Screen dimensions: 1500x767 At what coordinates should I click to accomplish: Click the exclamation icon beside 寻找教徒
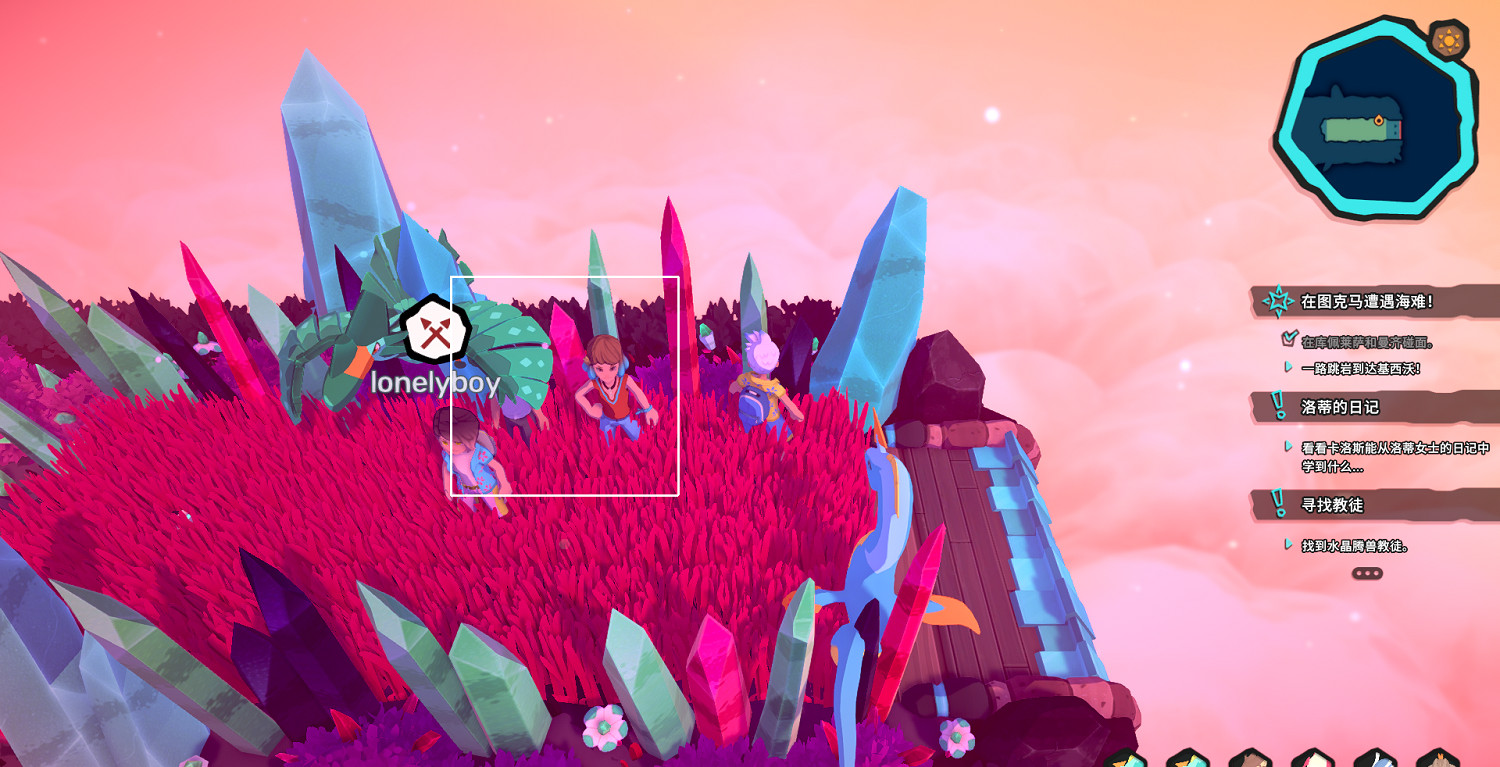[x=1277, y=501]
